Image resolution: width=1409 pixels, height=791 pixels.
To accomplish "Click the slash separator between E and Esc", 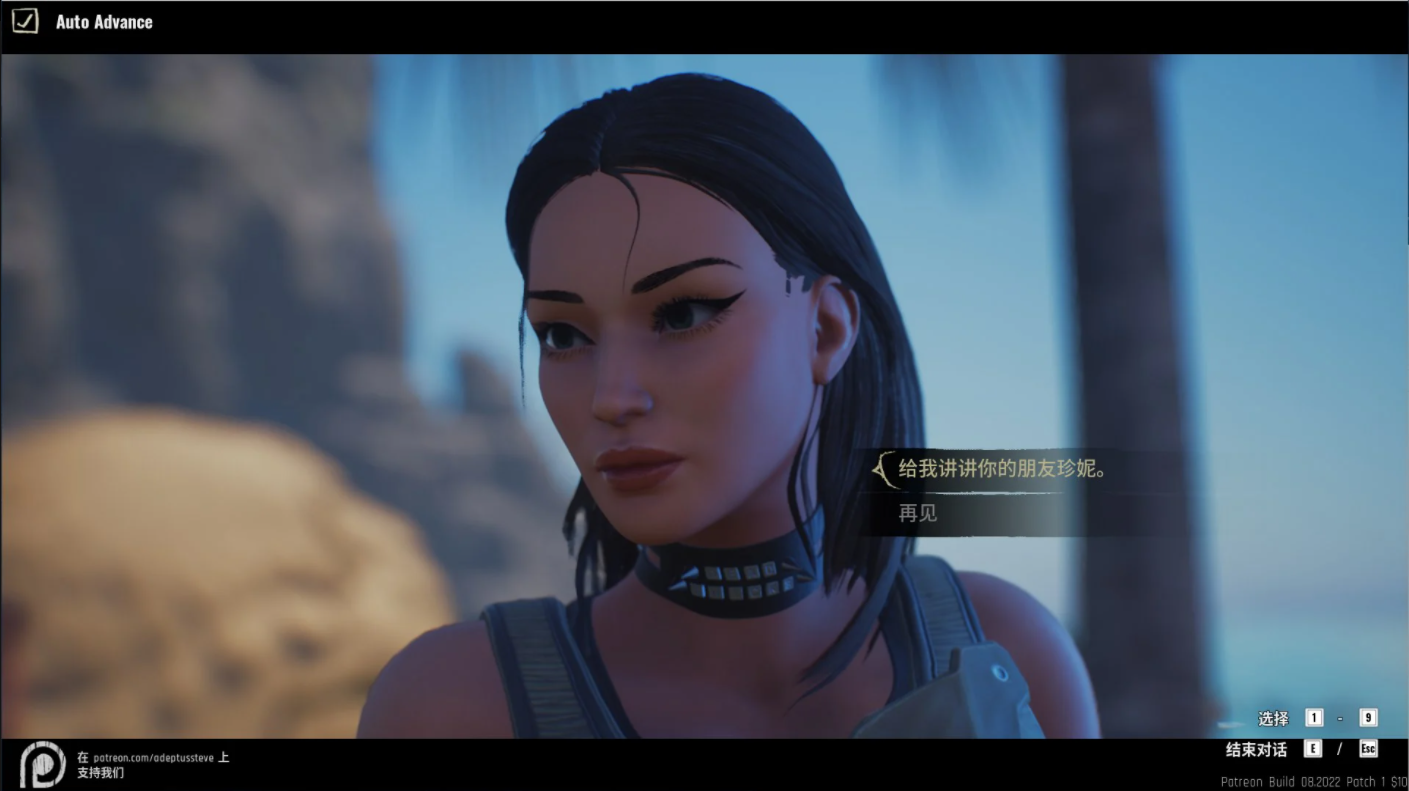I will pos(1339,748).
